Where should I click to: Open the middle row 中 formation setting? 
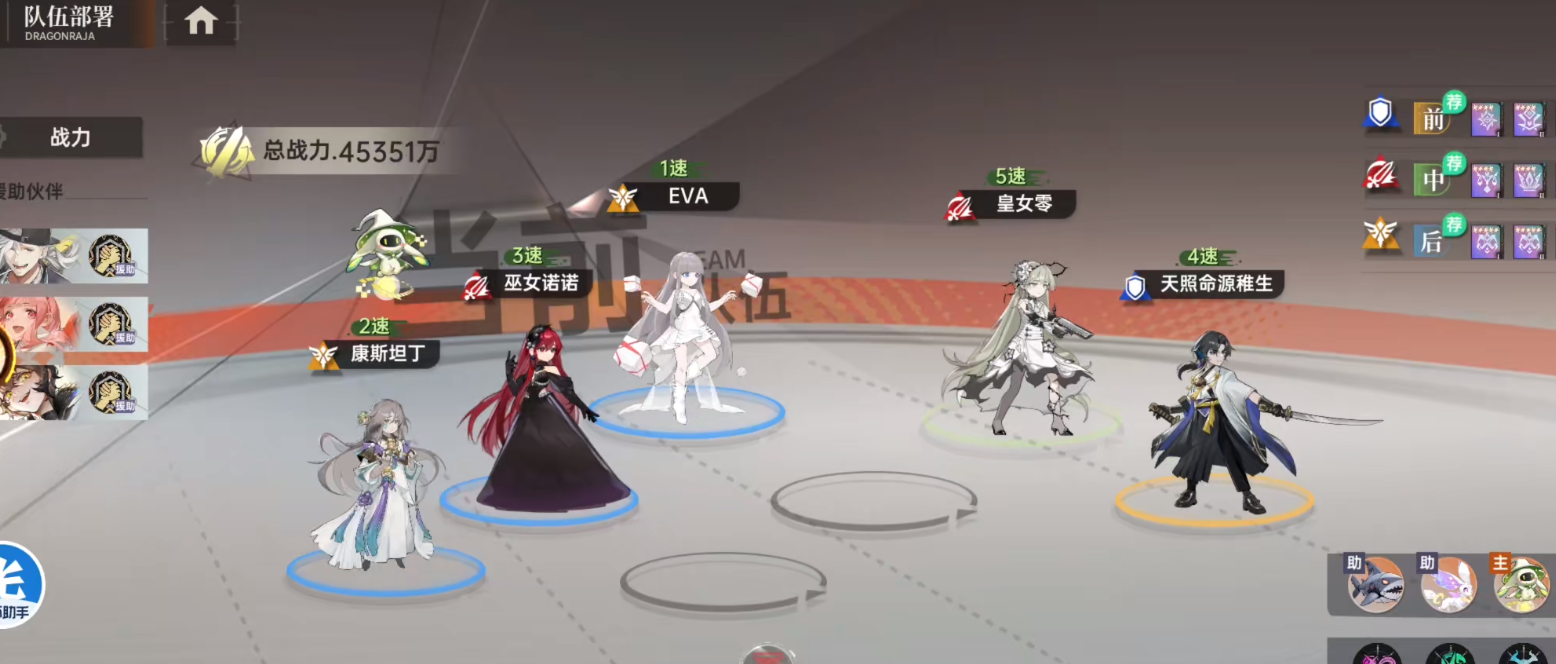point(1434,180)
